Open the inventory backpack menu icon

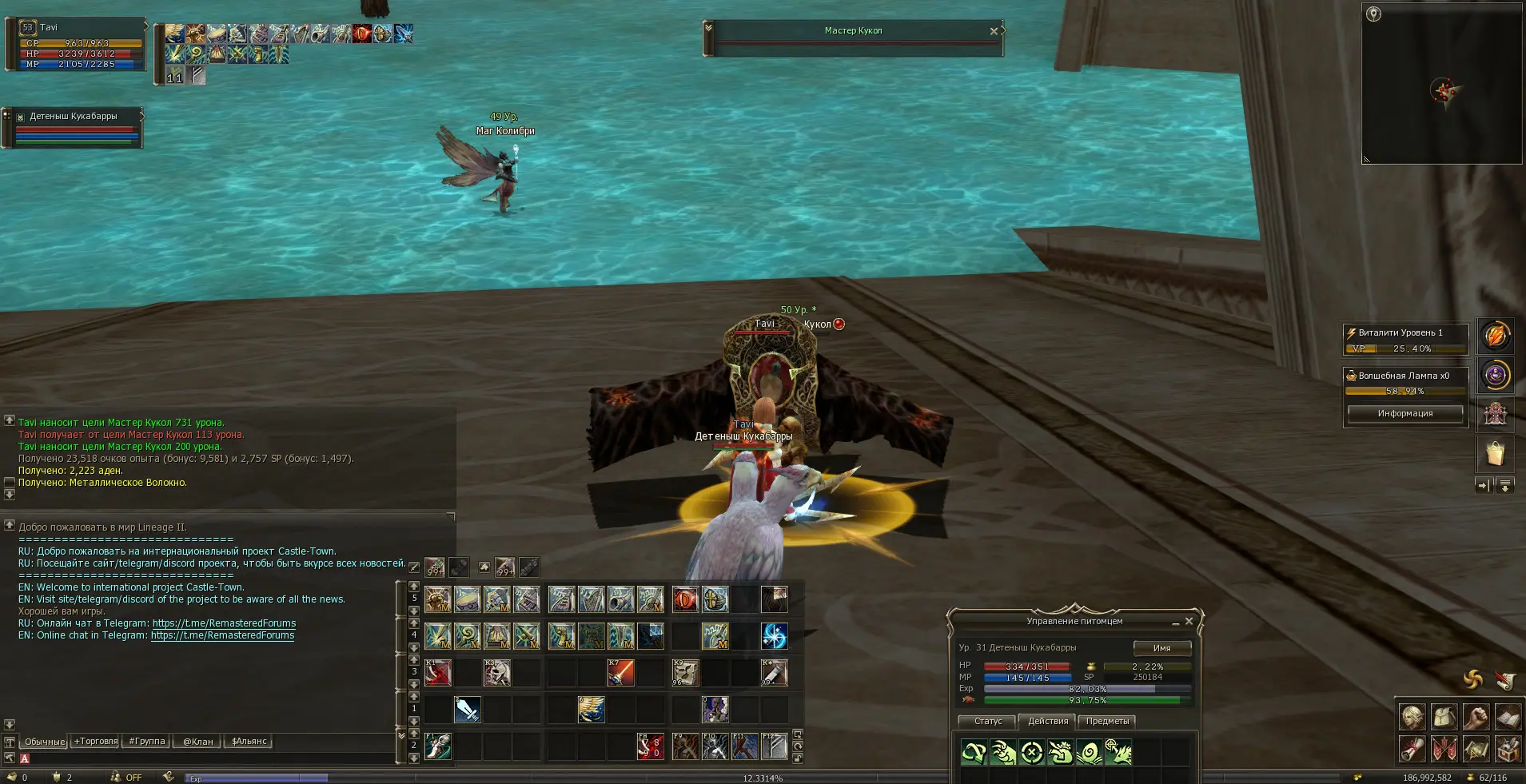click(x=1444, y=718)
